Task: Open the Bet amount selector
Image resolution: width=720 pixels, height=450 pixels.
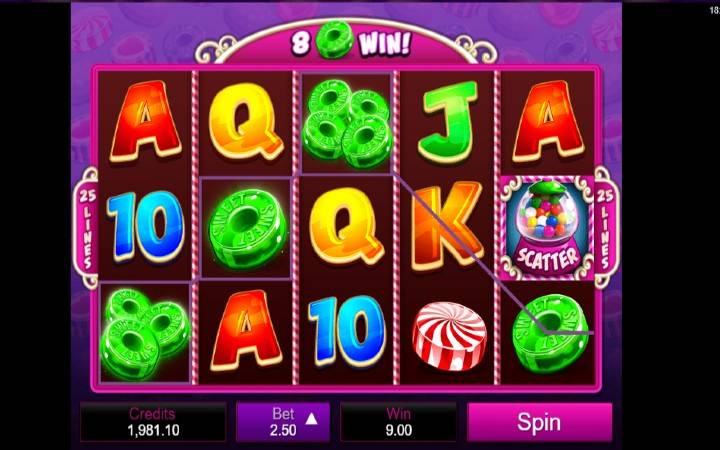Action: point(283,422)
